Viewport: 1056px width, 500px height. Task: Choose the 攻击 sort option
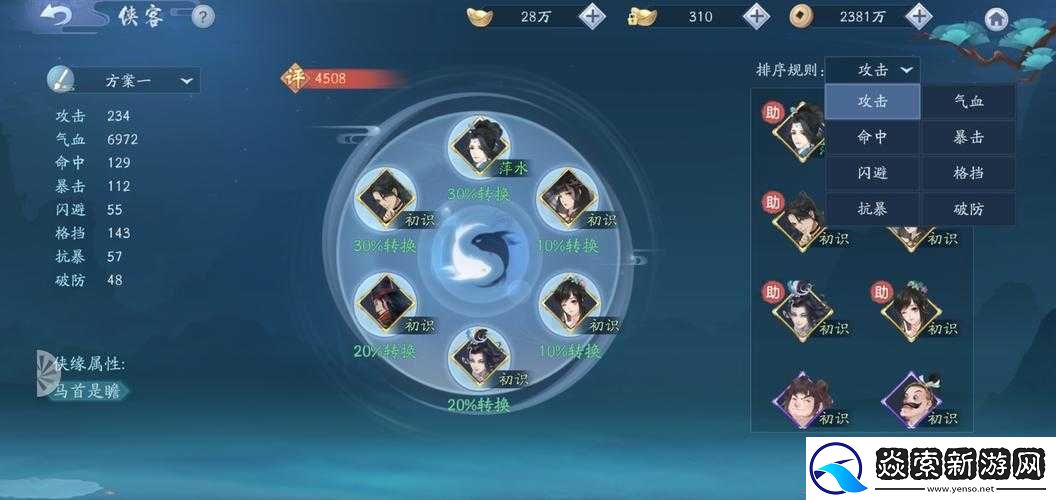872,101
